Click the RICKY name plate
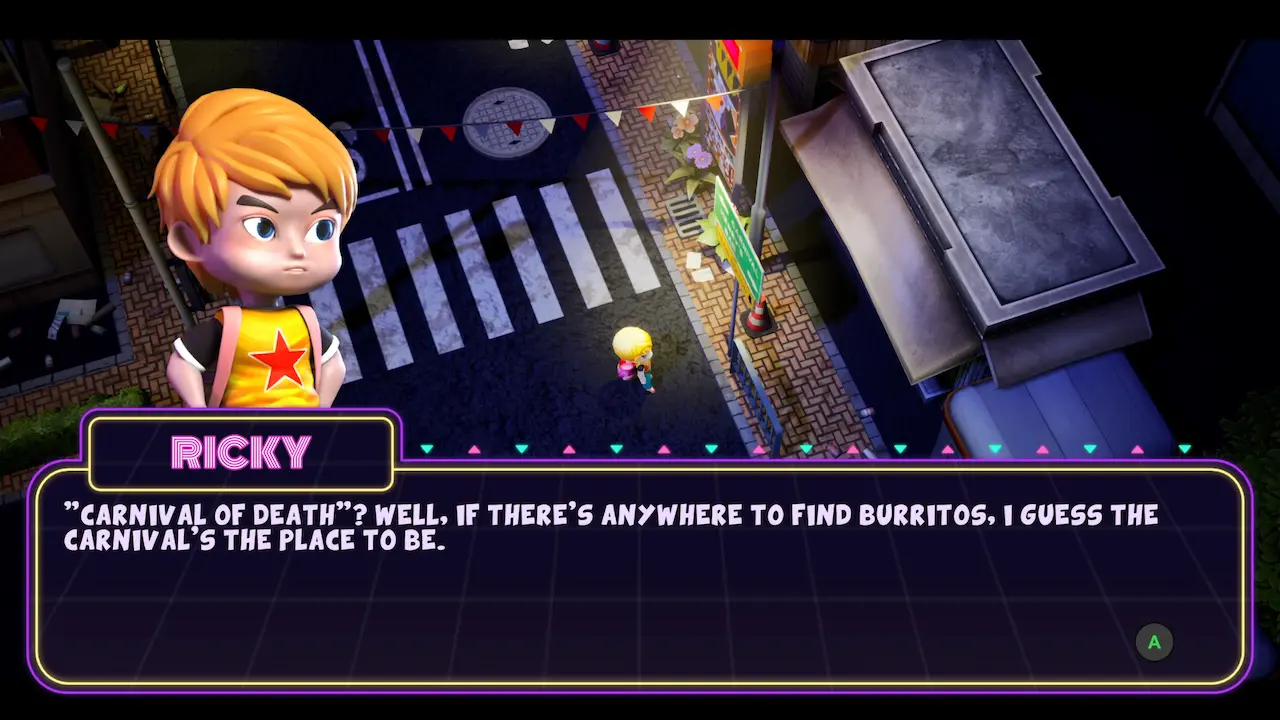The image size is (1280, 720). (240, 451)
